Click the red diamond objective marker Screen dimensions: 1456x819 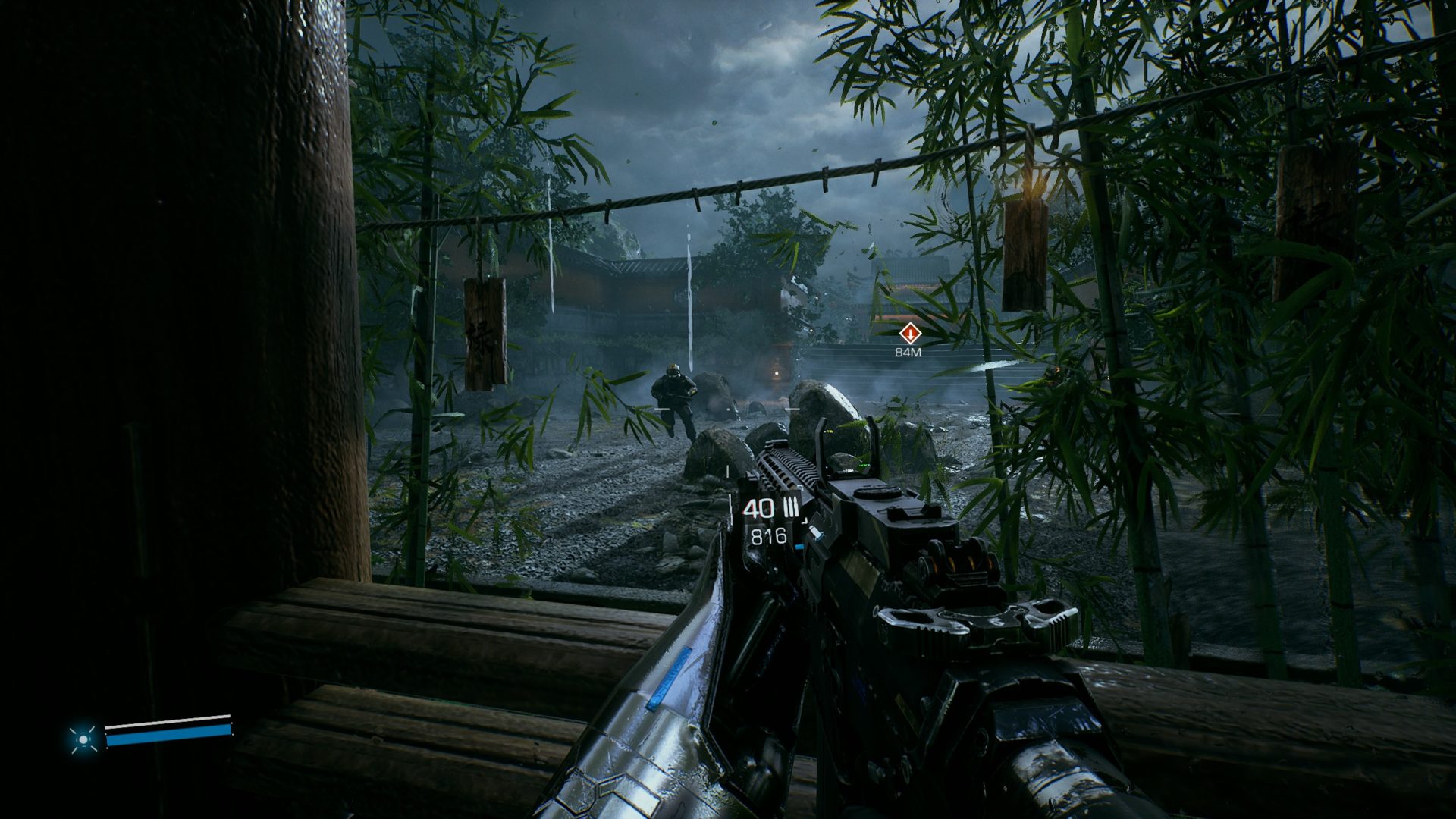[909, 333]
